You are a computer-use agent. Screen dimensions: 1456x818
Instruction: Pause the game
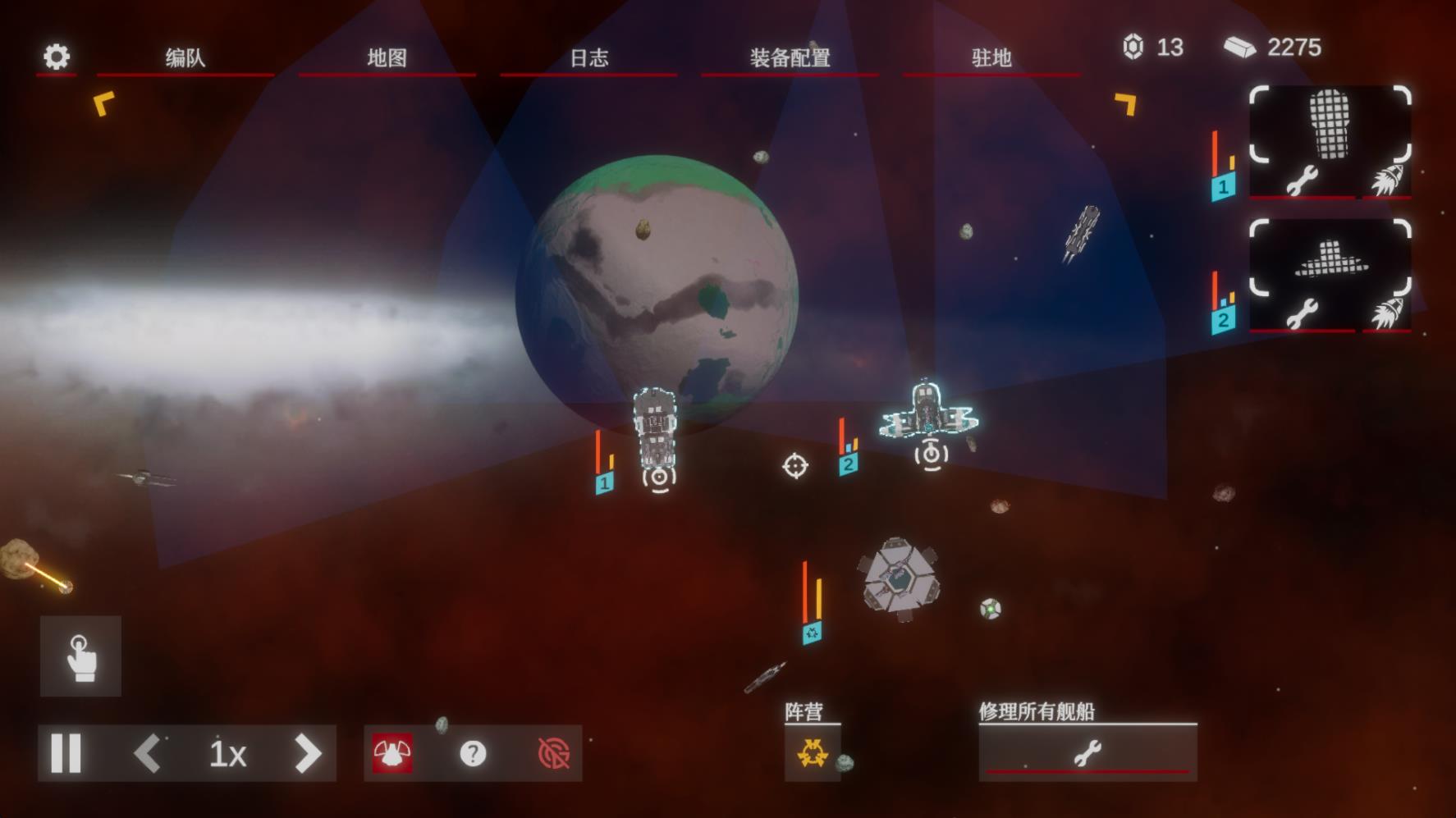[x=66, y=753]
